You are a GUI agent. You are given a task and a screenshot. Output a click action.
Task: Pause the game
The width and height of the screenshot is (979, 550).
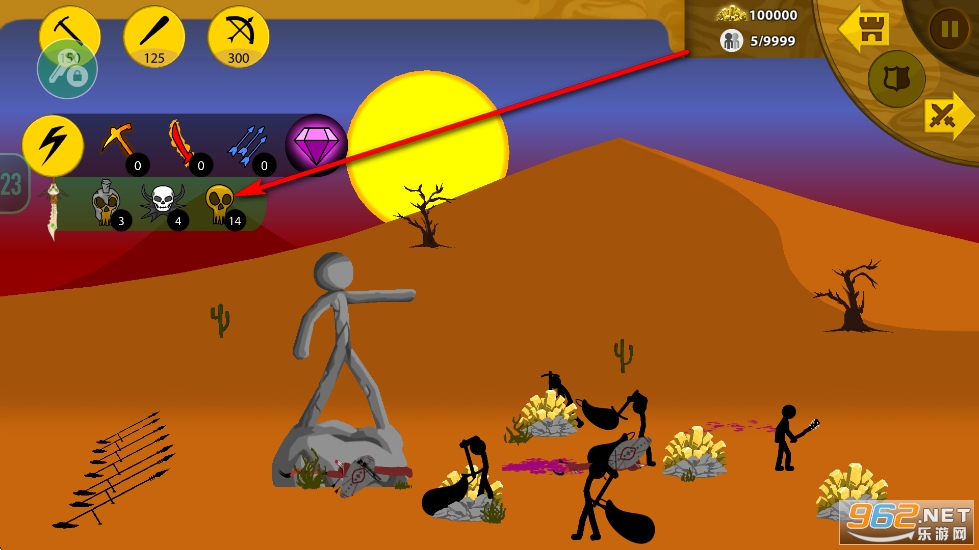coord(948,28)
